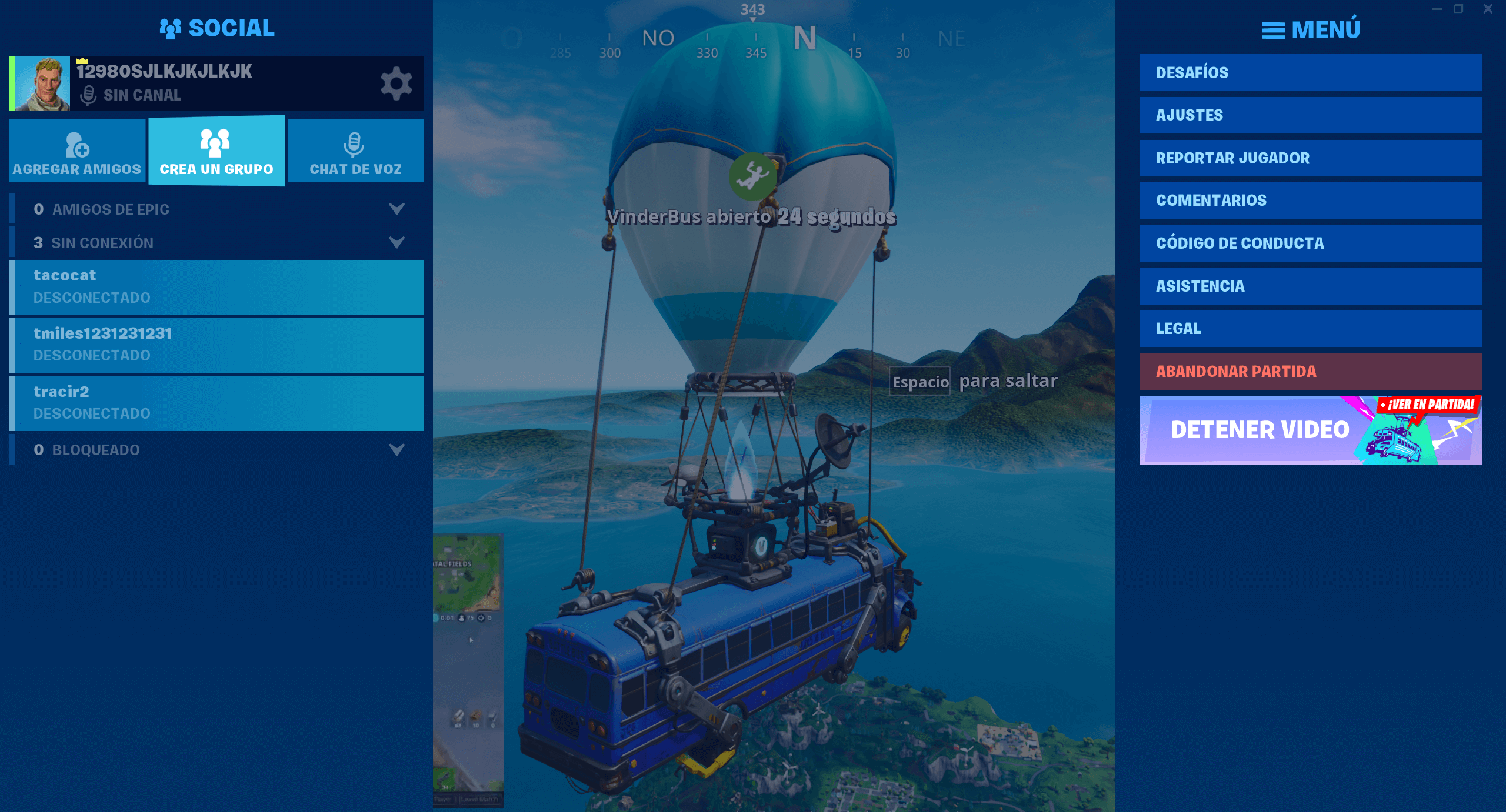This screenshot has width=1506, height=812.
Task: Collapse the SIN CONEXIÓN section
Action: point(398,242)
